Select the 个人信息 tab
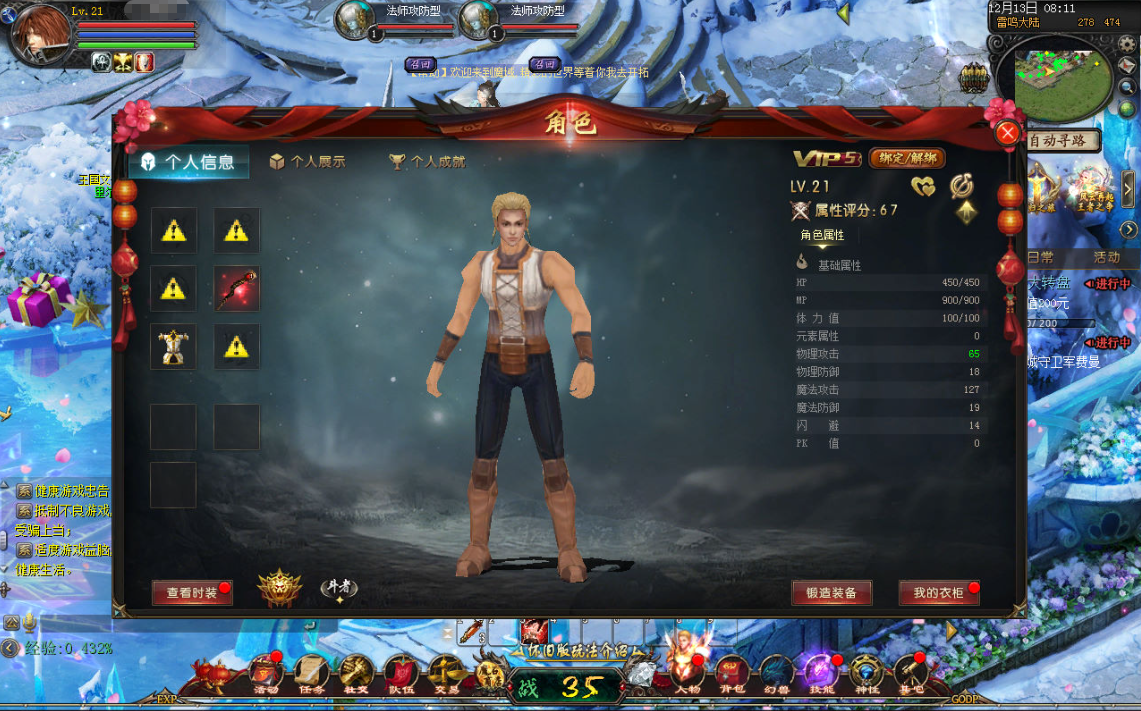This screenshot has width=1141, height=711. tap(188, 162)
